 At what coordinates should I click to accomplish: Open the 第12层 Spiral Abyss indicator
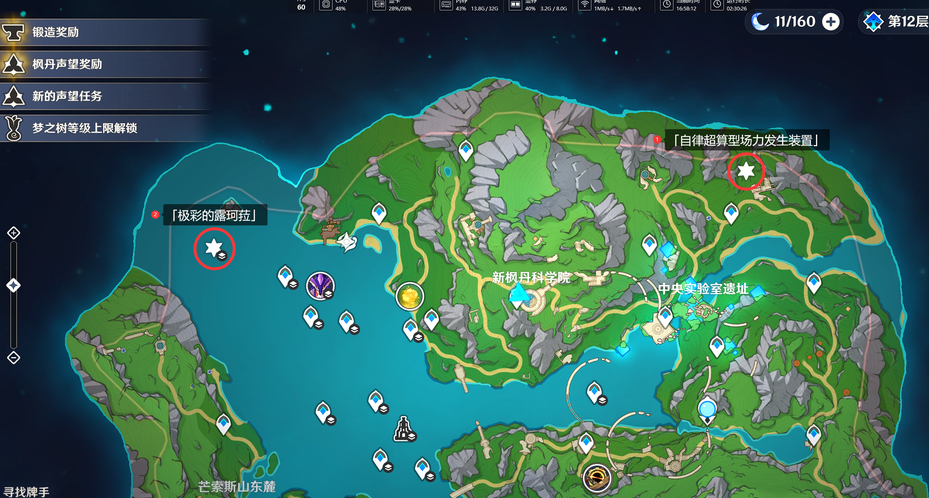point(893,22)
